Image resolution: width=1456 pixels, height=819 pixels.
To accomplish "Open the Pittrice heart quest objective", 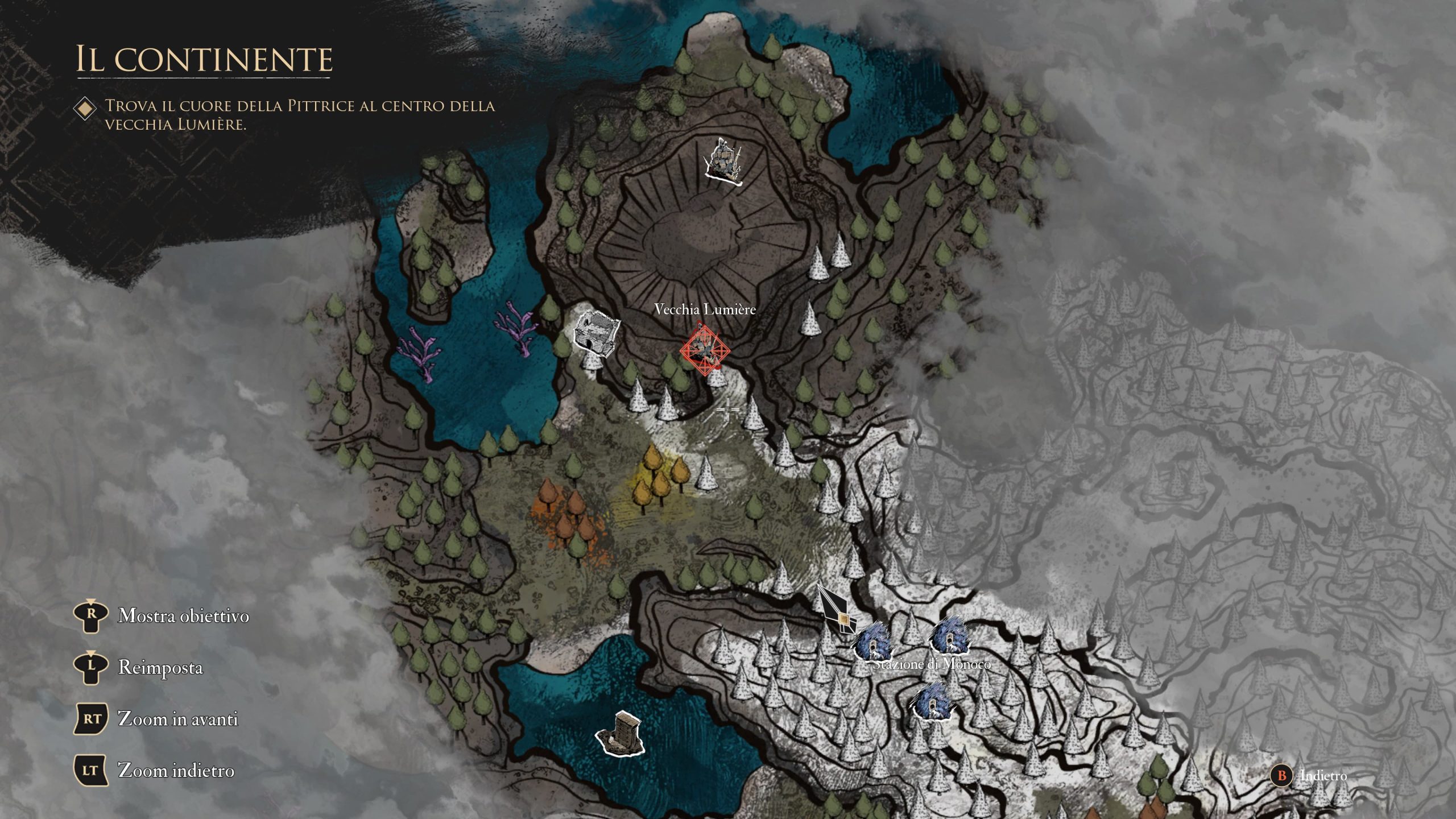I will [299, 114].
